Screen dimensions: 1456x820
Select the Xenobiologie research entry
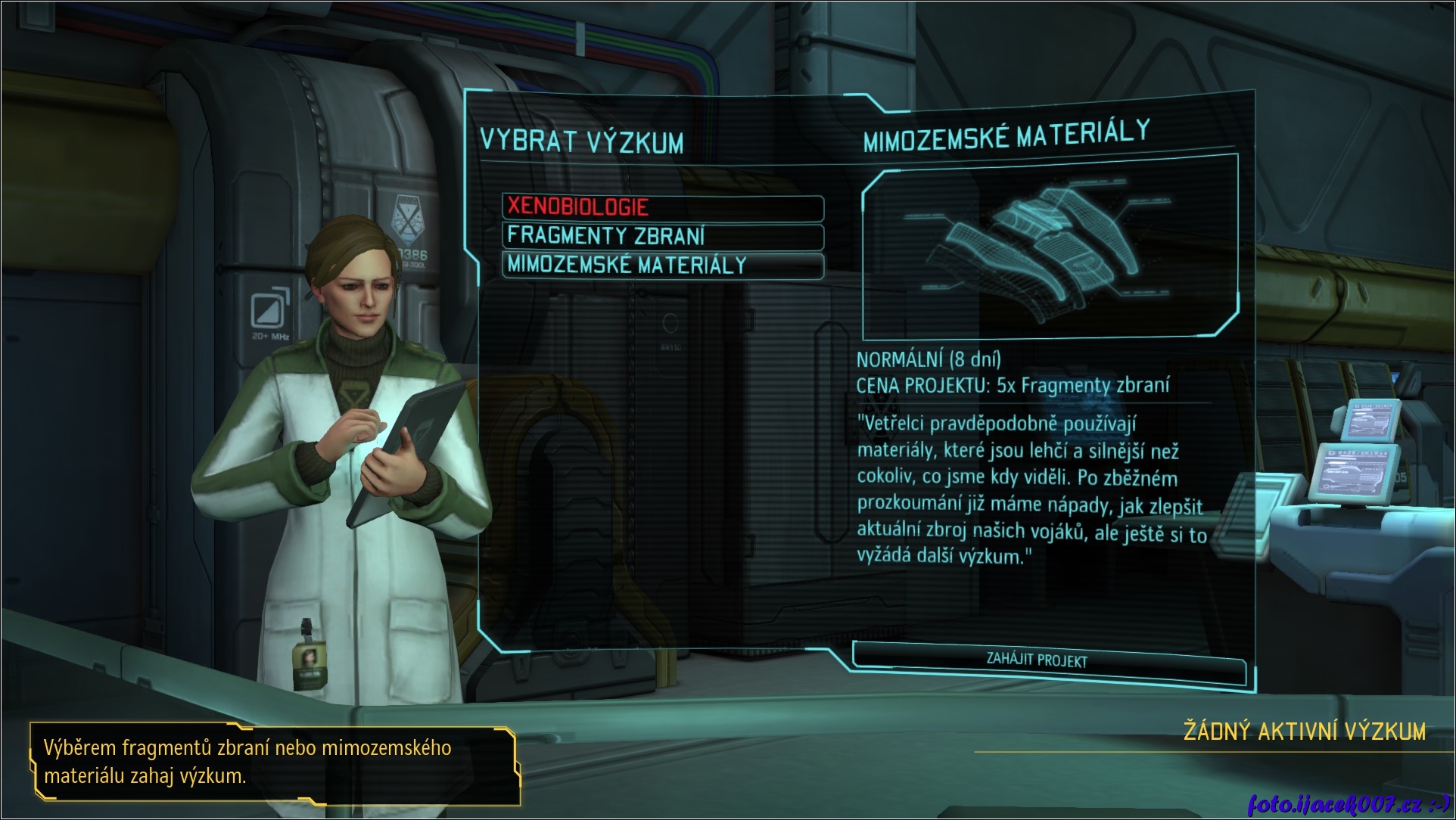click(x=662, y=207)
